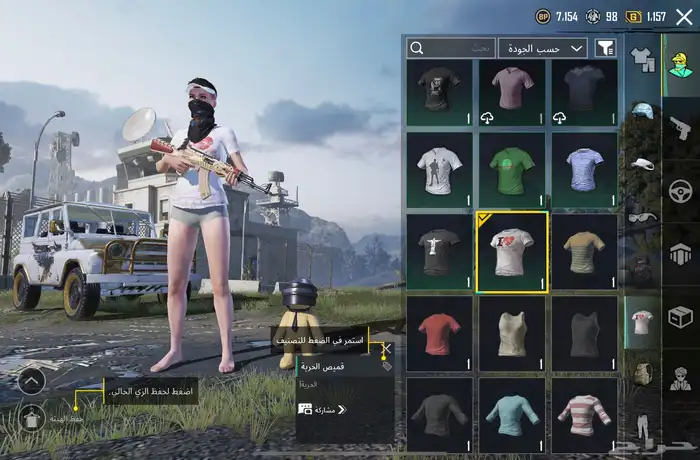Select the pink striped long-sleeve shirt
The width and height of the screenshot is (700, 460).
[x=584, y=414]
